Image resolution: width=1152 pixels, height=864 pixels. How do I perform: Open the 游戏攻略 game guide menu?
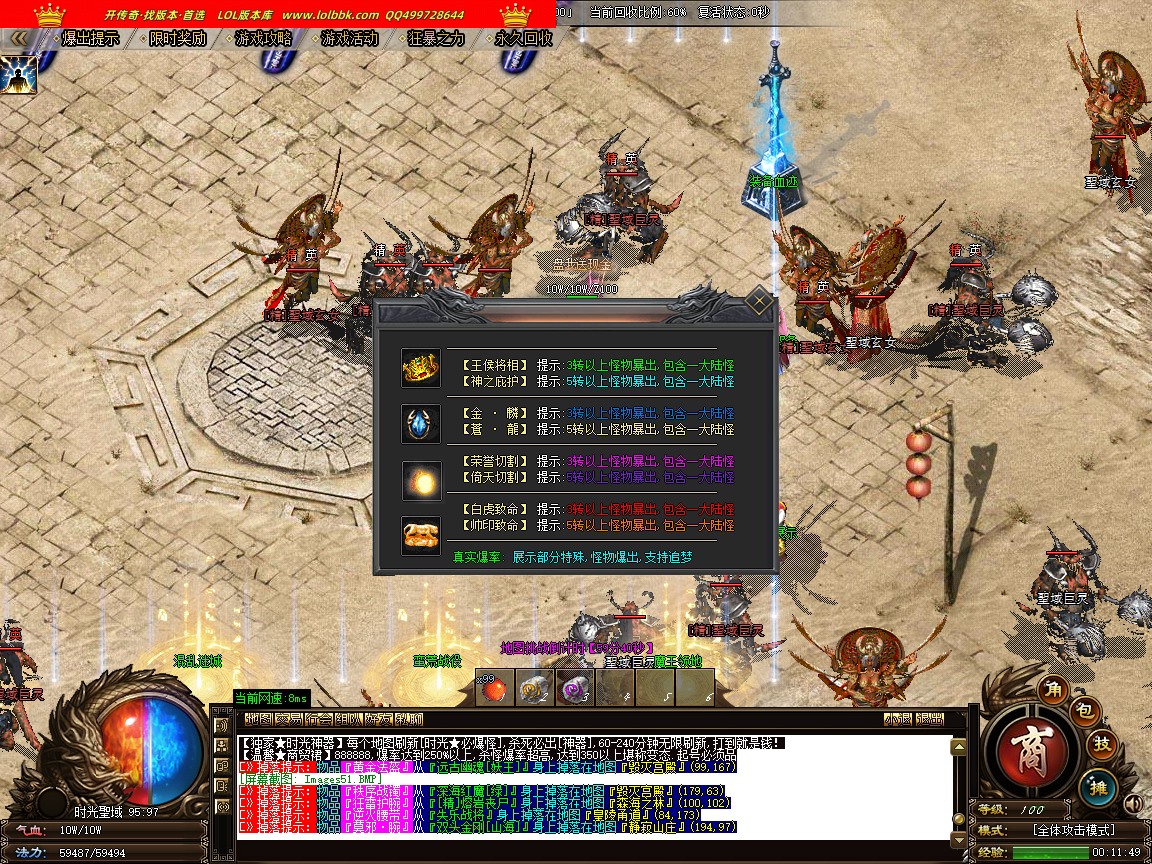click(x=263, y=39)
